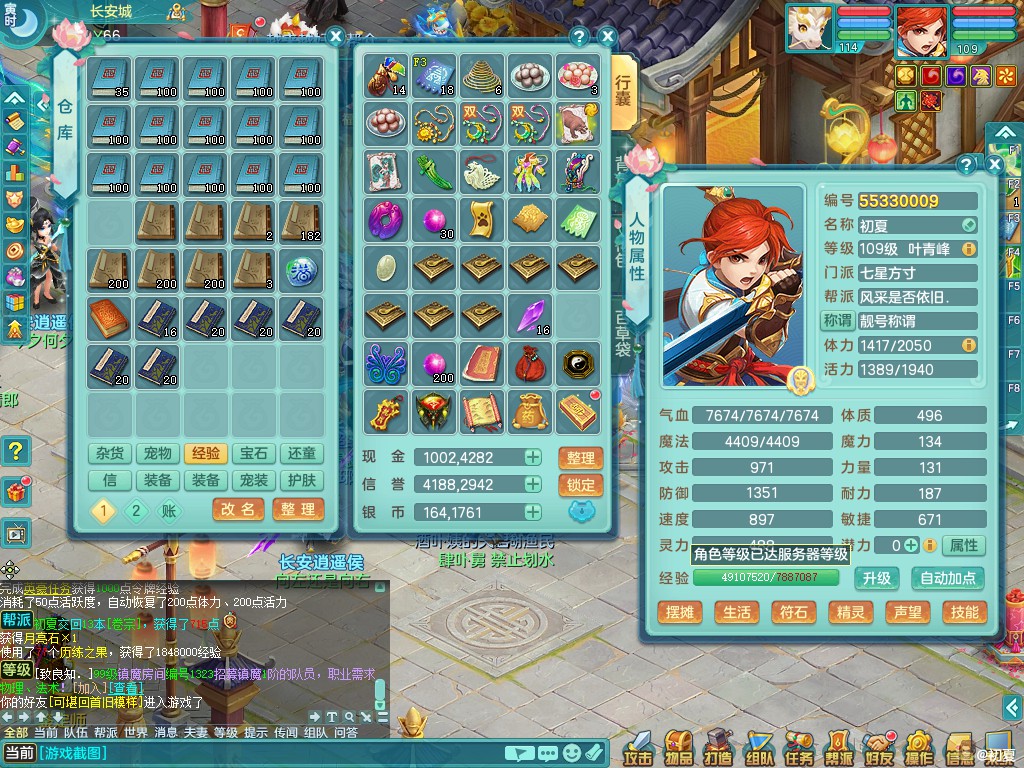Click the plus button beside 现金

click(533, 458)
